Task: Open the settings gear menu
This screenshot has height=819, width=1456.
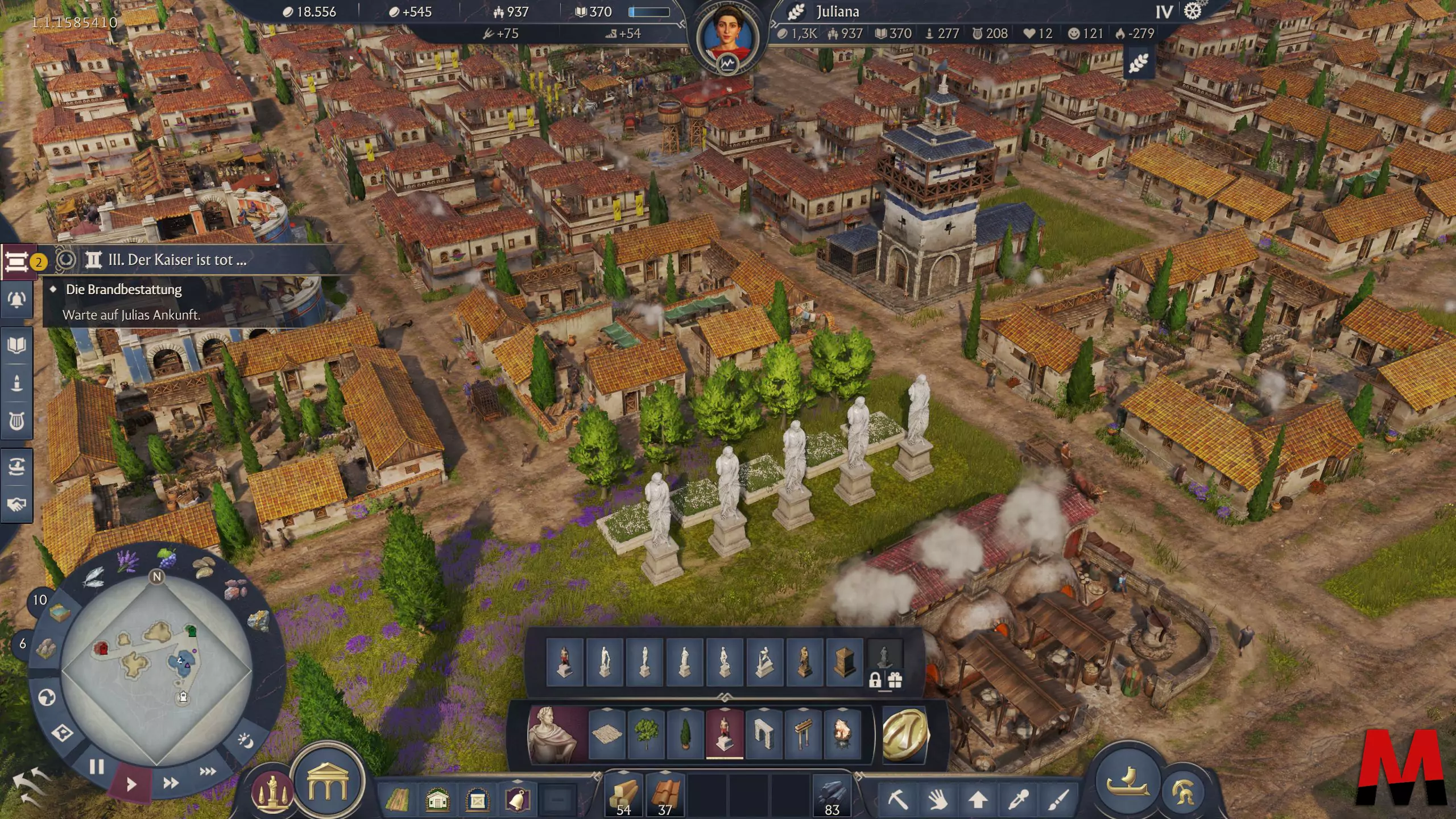Action: pyautogui.click(x=1193, y=11)
